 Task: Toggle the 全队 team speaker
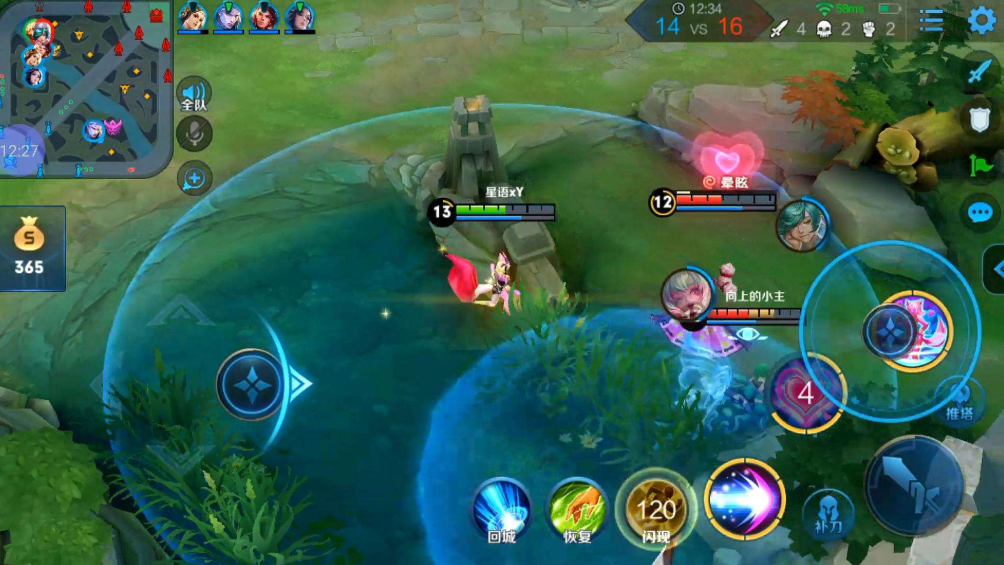[194, 95]
